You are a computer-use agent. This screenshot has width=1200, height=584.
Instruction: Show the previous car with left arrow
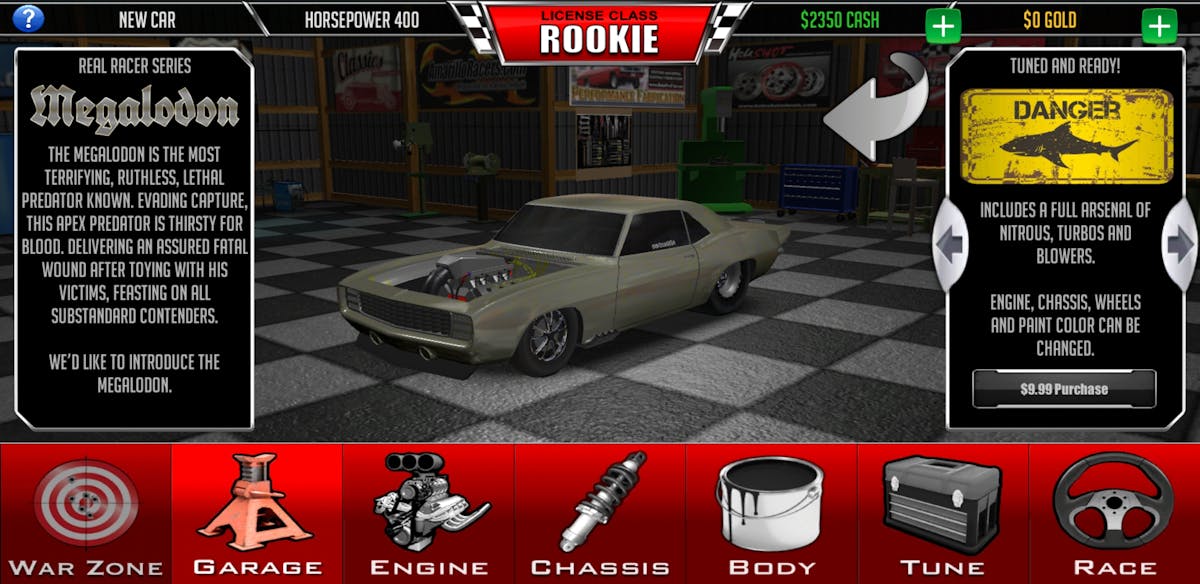point(949,243)
